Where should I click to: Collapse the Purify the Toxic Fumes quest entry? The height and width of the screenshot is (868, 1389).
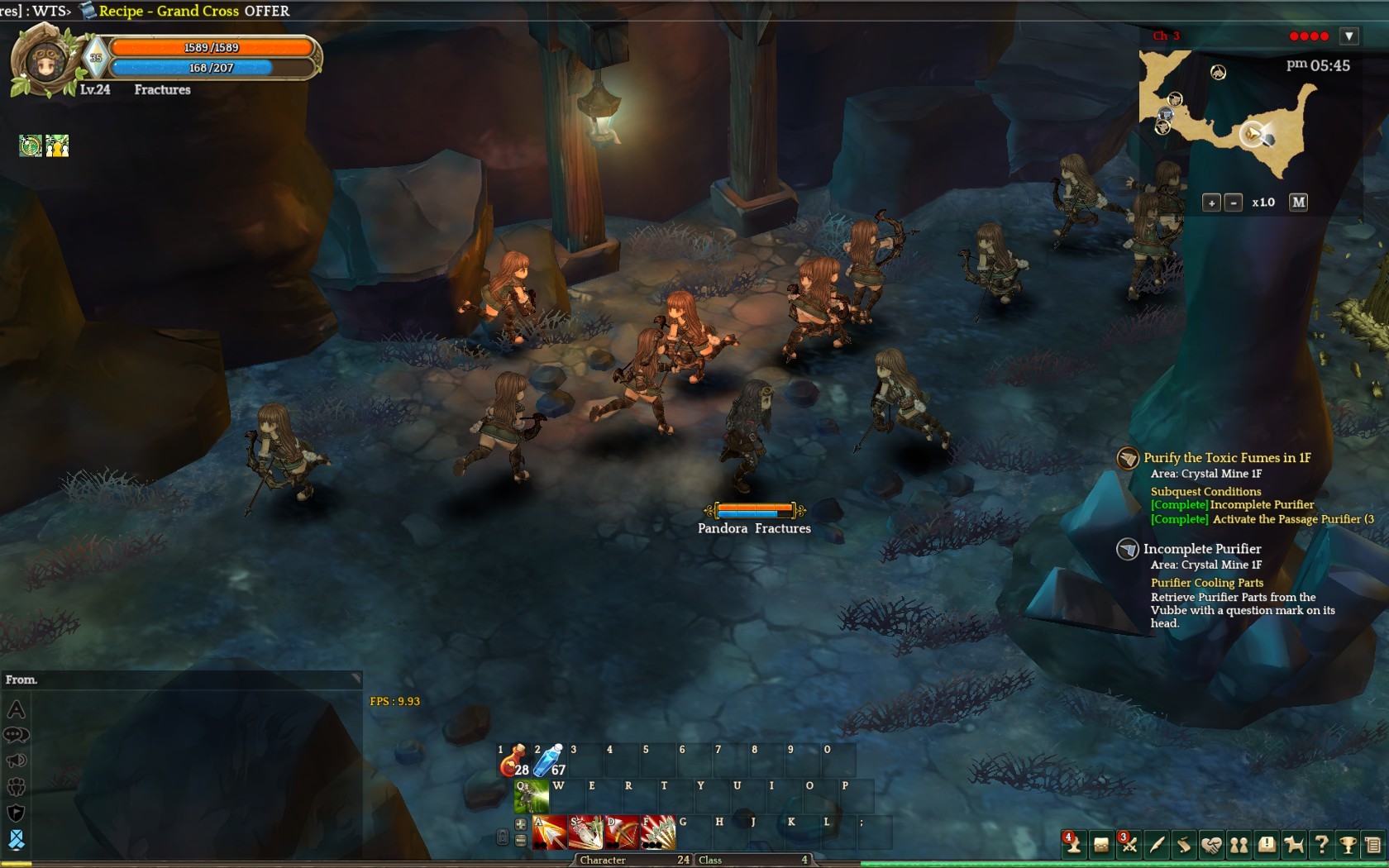(x=1129, y=458)
